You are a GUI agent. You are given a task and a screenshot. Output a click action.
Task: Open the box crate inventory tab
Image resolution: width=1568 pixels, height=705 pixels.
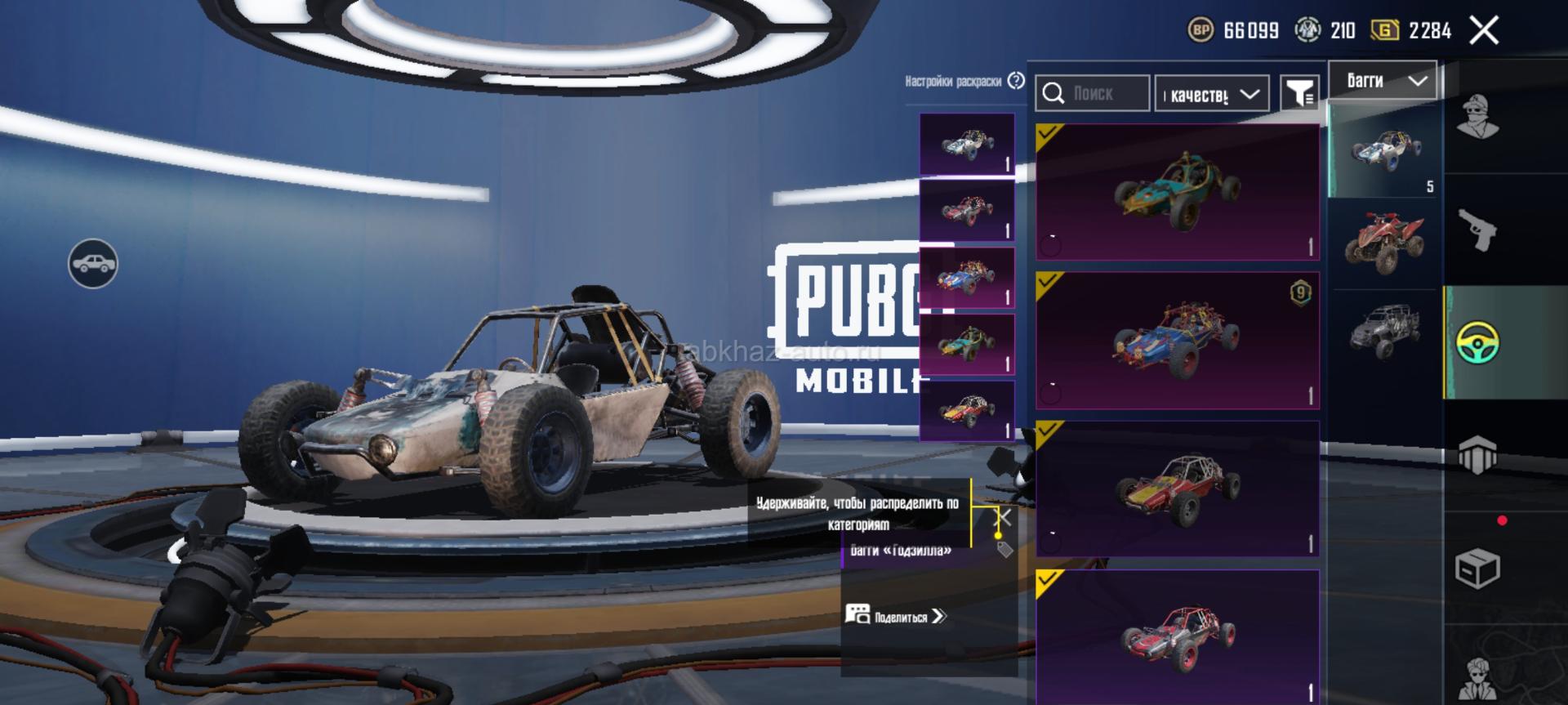1477,569
